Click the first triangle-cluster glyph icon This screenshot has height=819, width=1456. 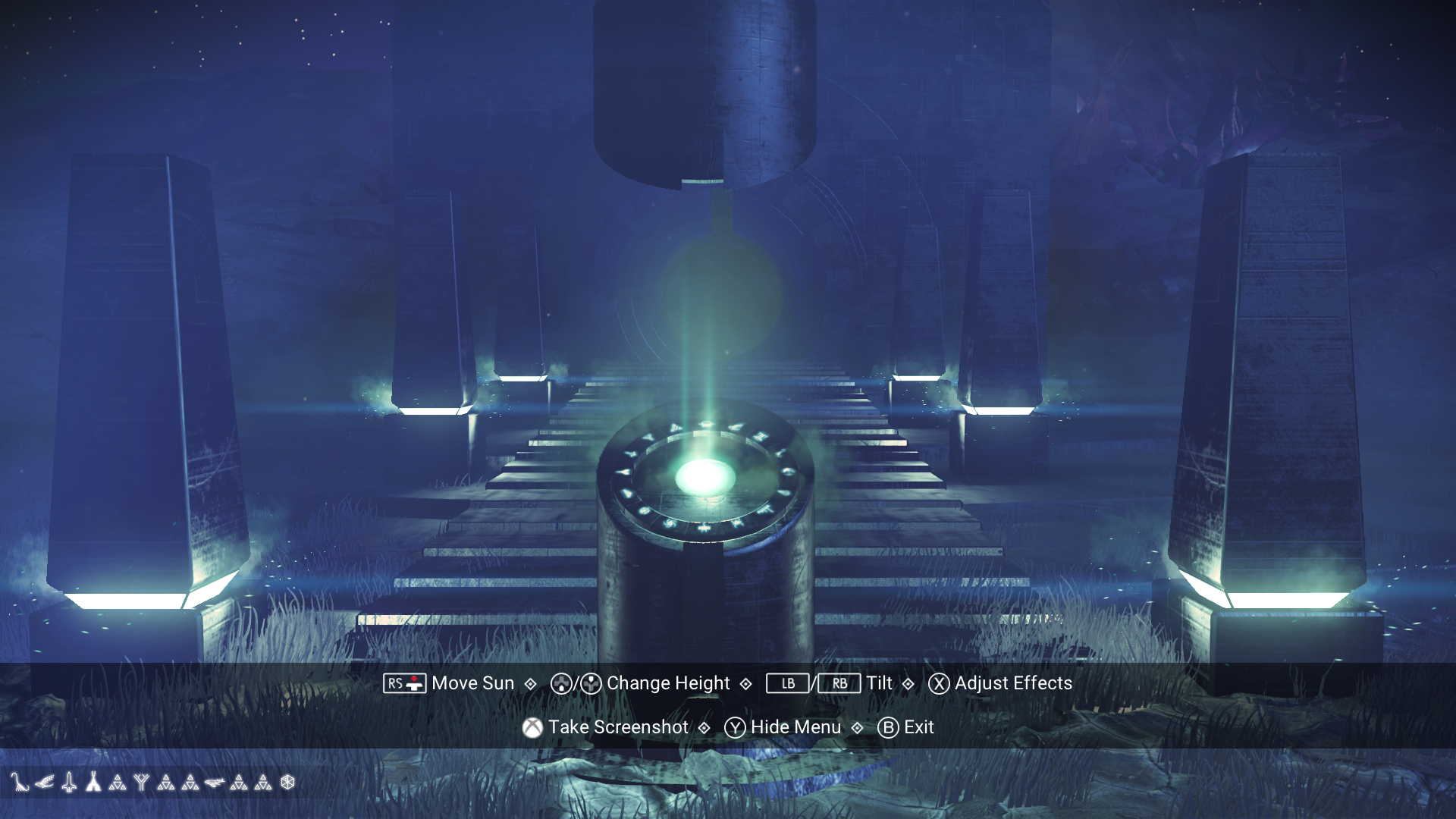(118, 782)
